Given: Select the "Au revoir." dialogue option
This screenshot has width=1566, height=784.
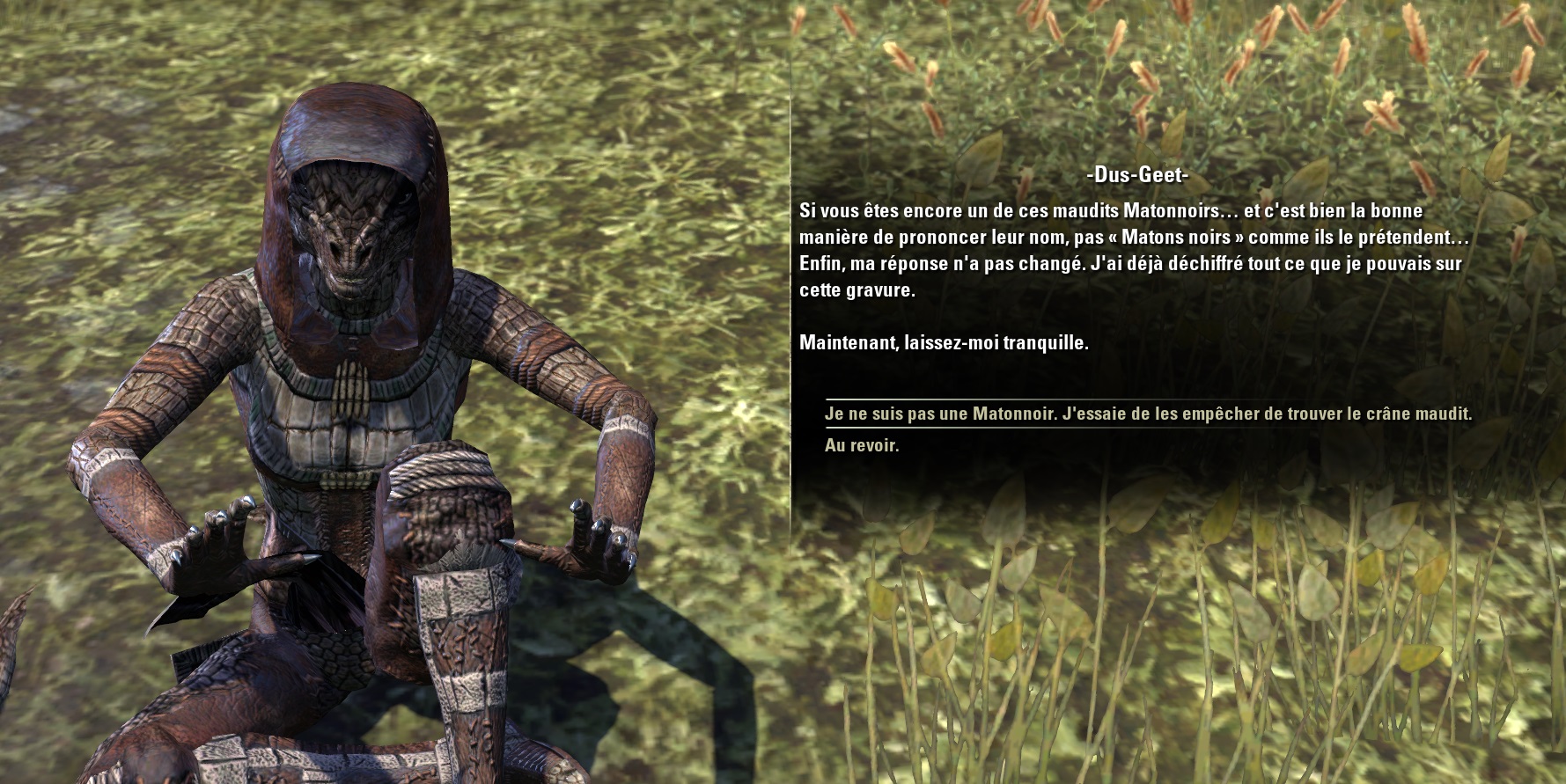Looking at the screenshot, I should (x=862, y=445).
